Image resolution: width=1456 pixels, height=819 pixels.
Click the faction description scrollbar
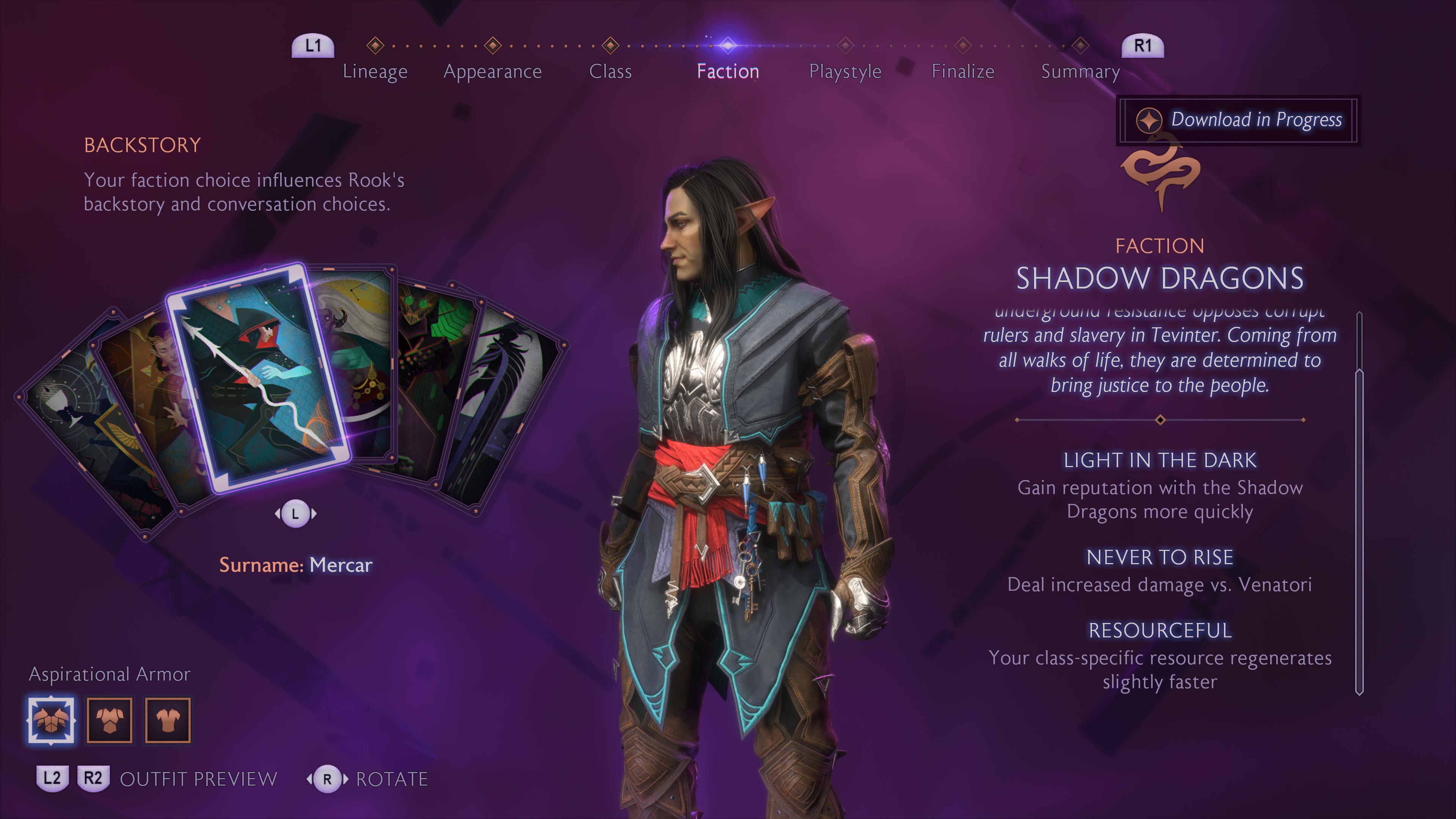tap(1359, 503)
